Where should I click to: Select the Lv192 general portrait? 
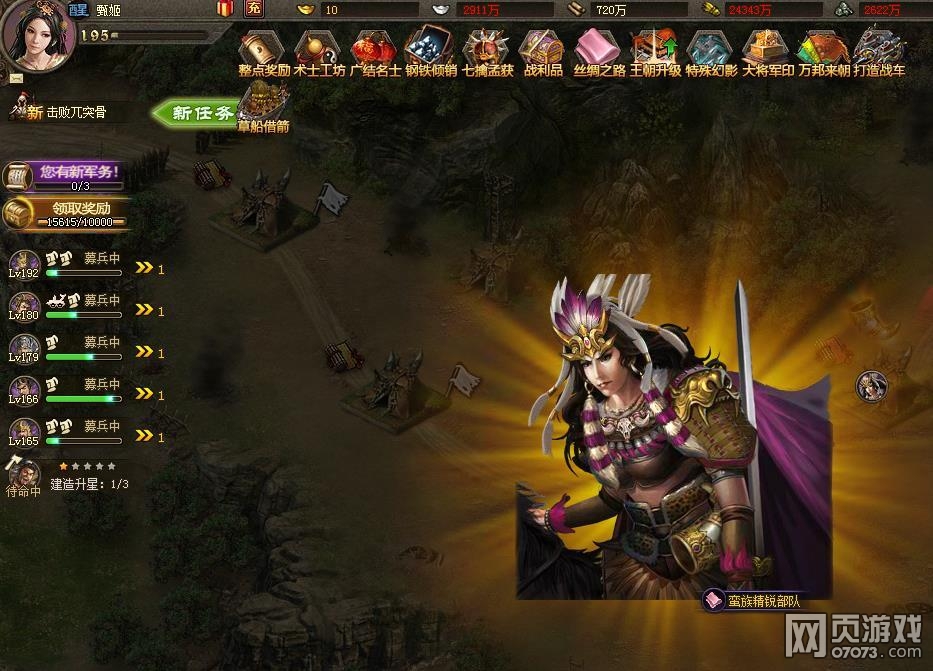(x=24, y=264)
